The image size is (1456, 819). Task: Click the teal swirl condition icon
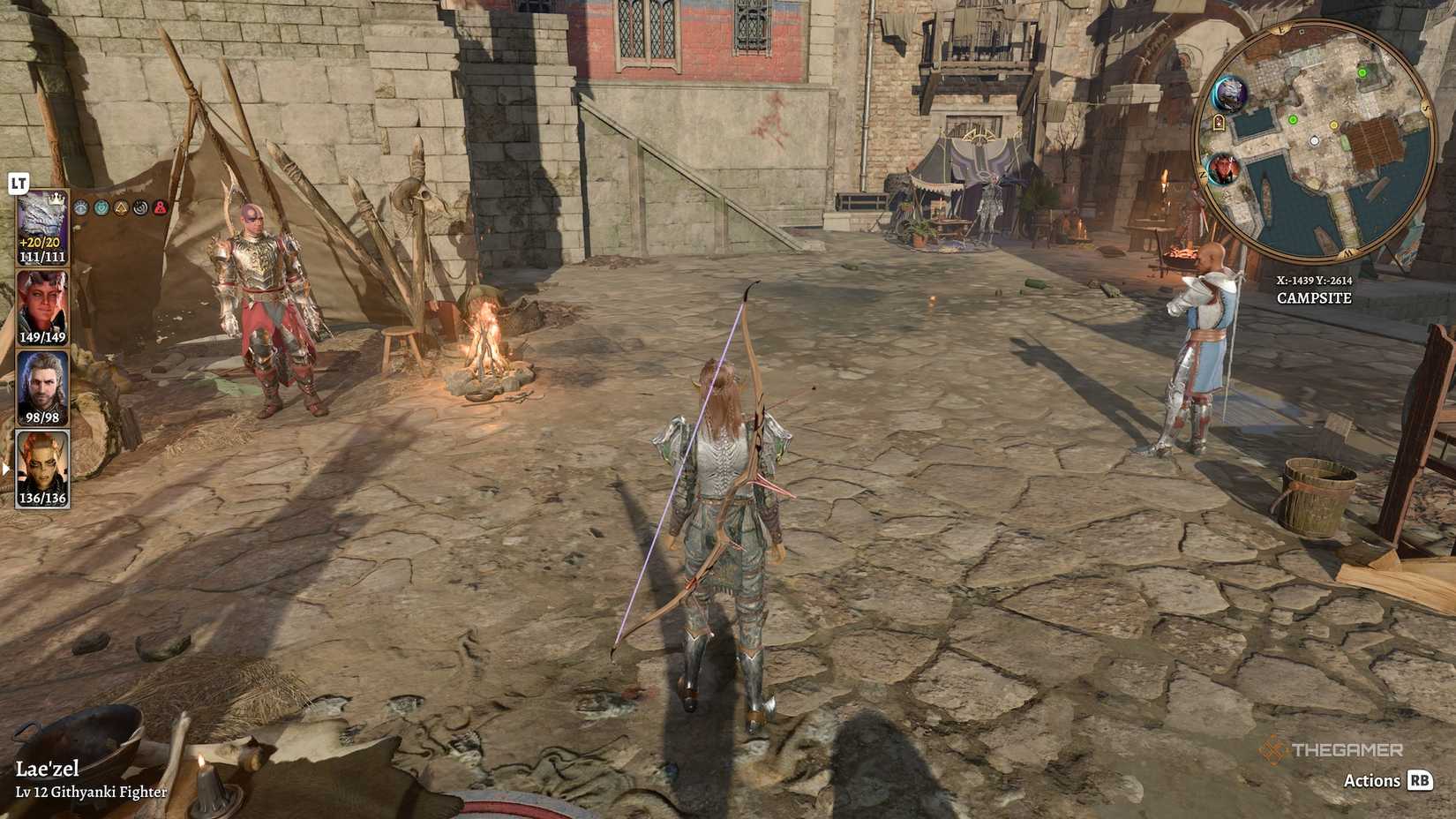101,207
